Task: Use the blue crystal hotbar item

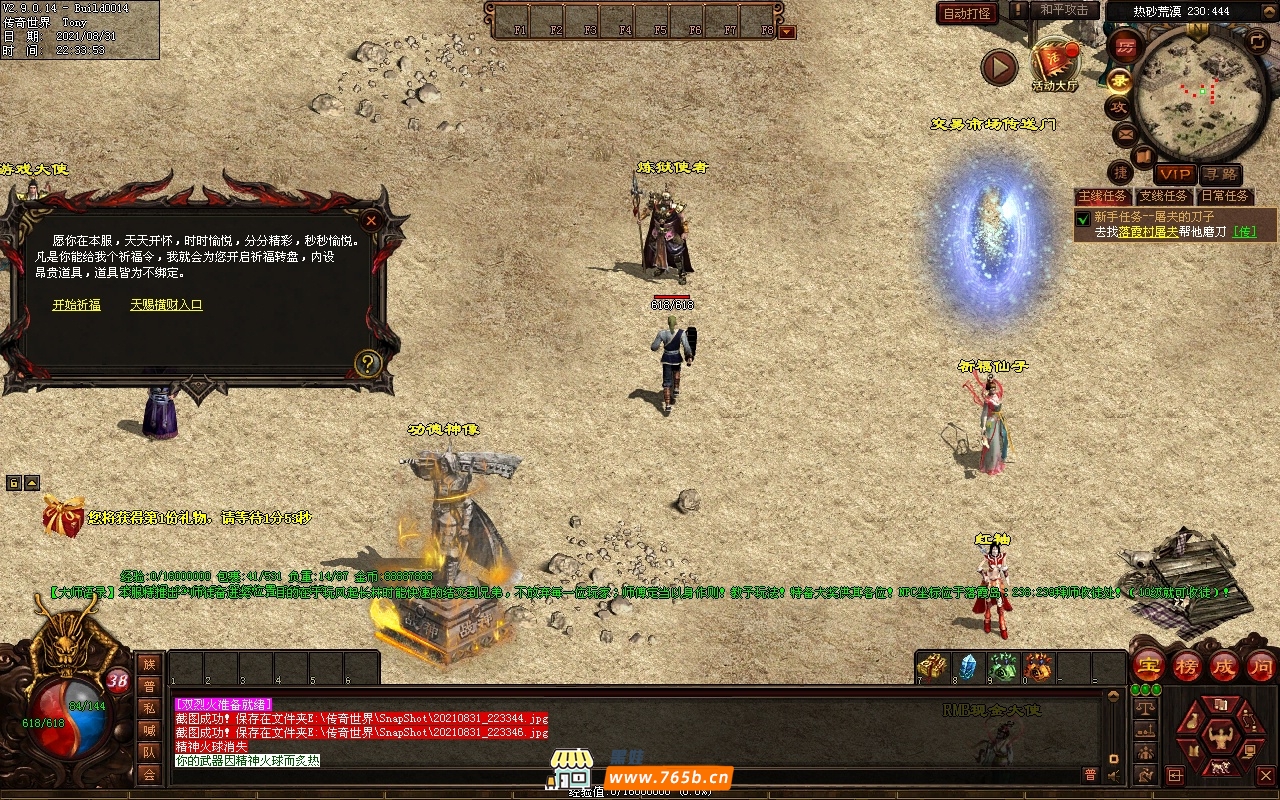Action: tap(967, 667)
